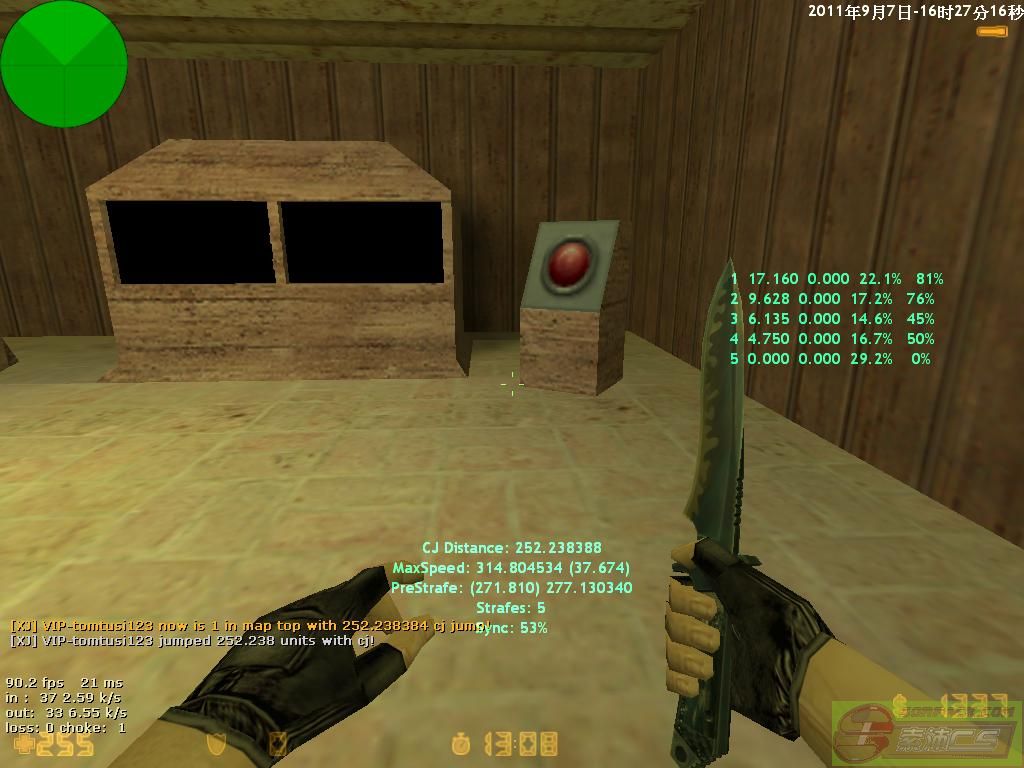Click the green circular radar
Screen dimensions: 1024x768
coord(64,64)
